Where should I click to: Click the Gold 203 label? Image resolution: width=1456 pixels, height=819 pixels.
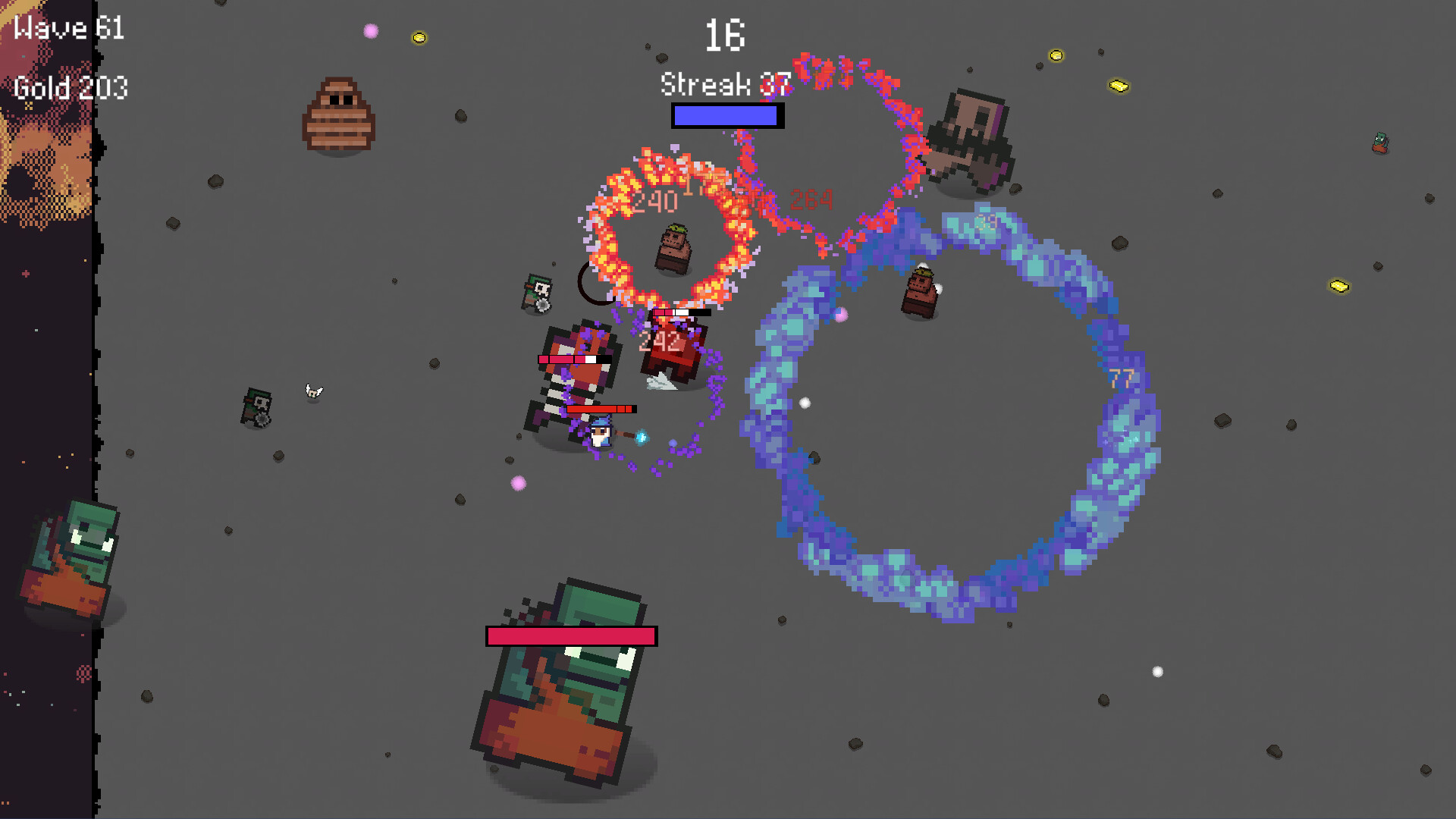pyautogui.click(x=70, y=89)
